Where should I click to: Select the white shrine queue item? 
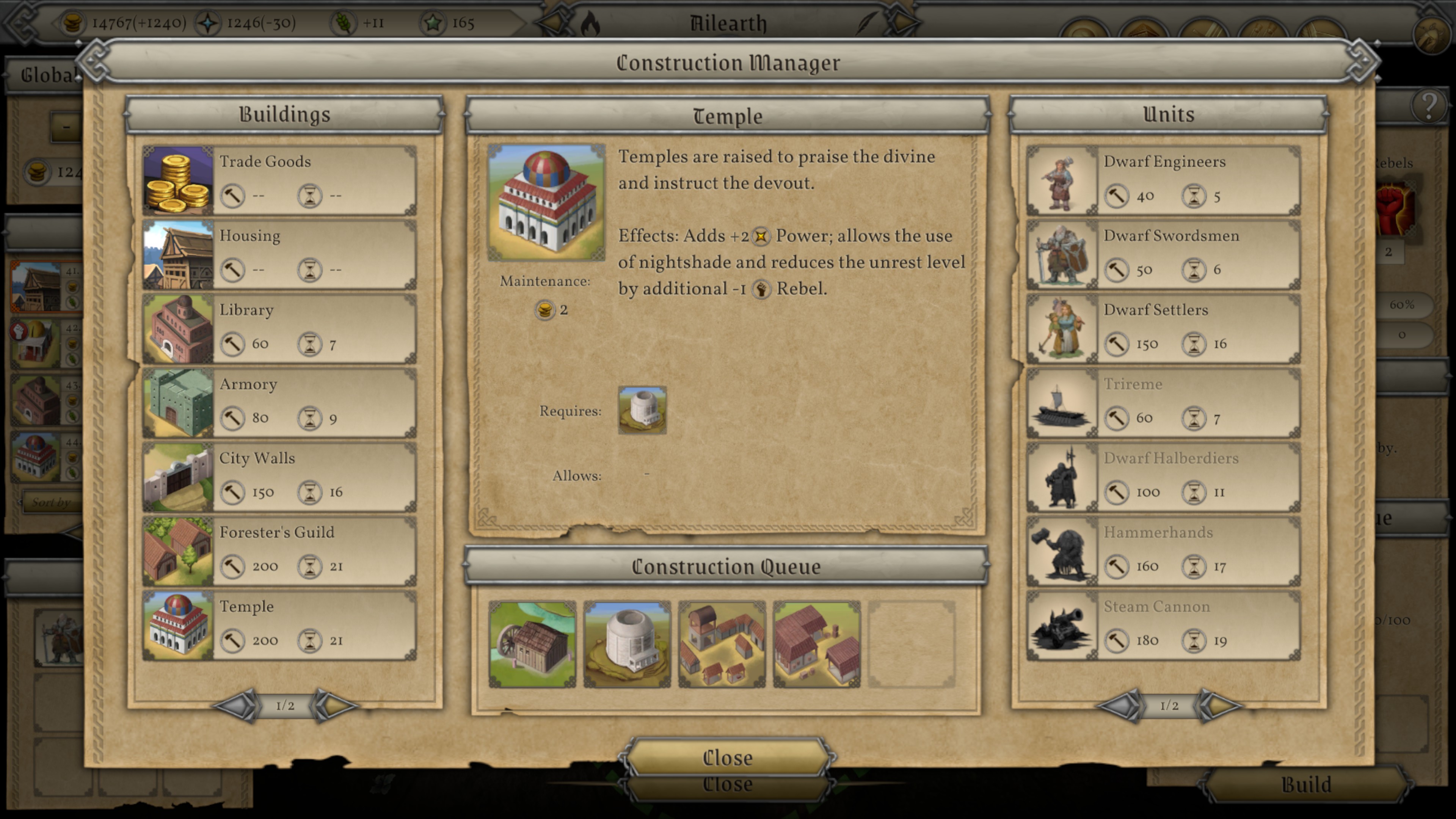[x=627, y=644]
